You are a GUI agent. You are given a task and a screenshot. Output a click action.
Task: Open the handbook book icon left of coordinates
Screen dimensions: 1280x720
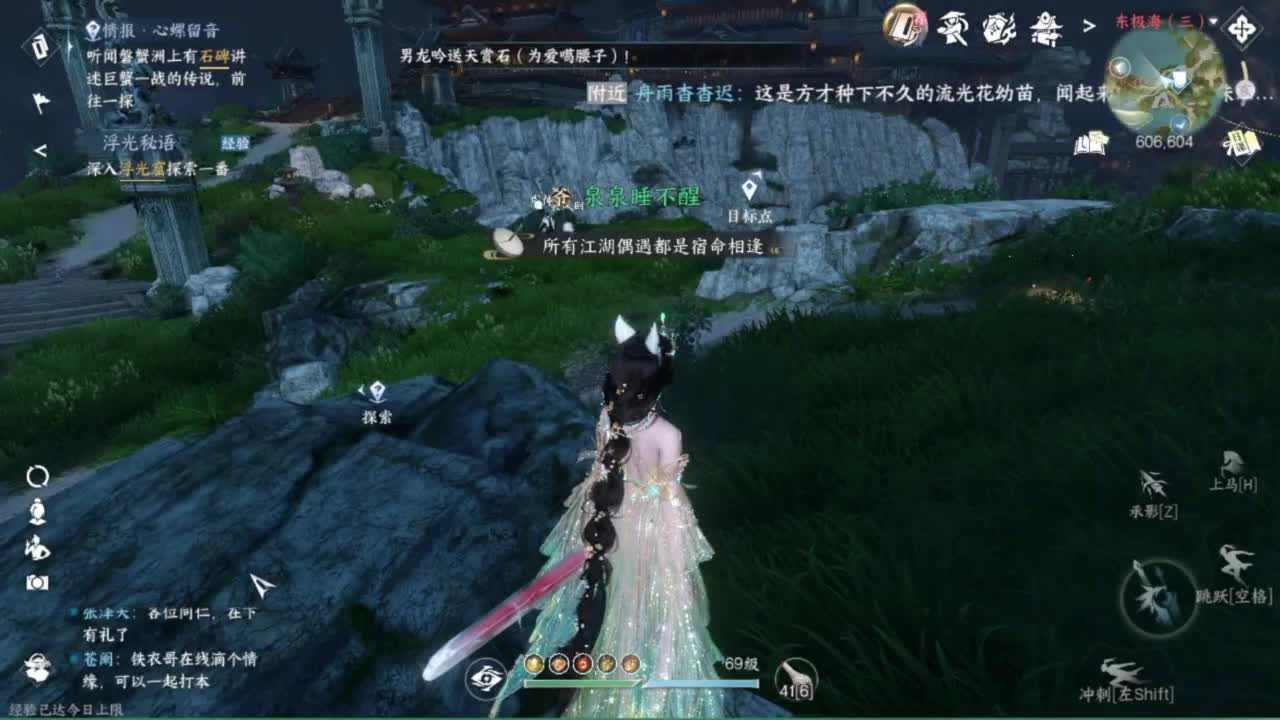(1090, 143)
